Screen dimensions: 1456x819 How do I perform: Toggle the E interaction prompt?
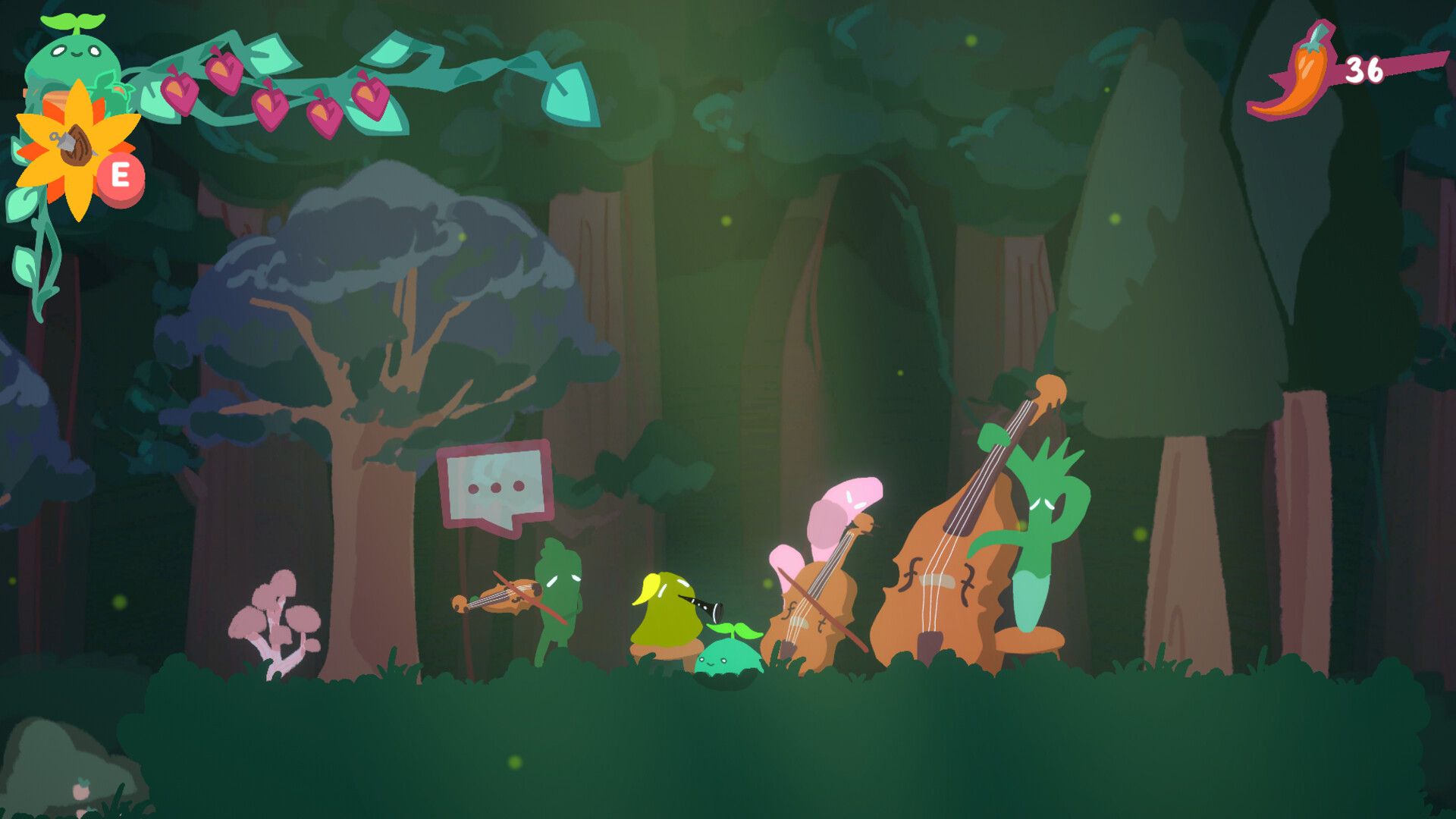click(x=123, y=173)
